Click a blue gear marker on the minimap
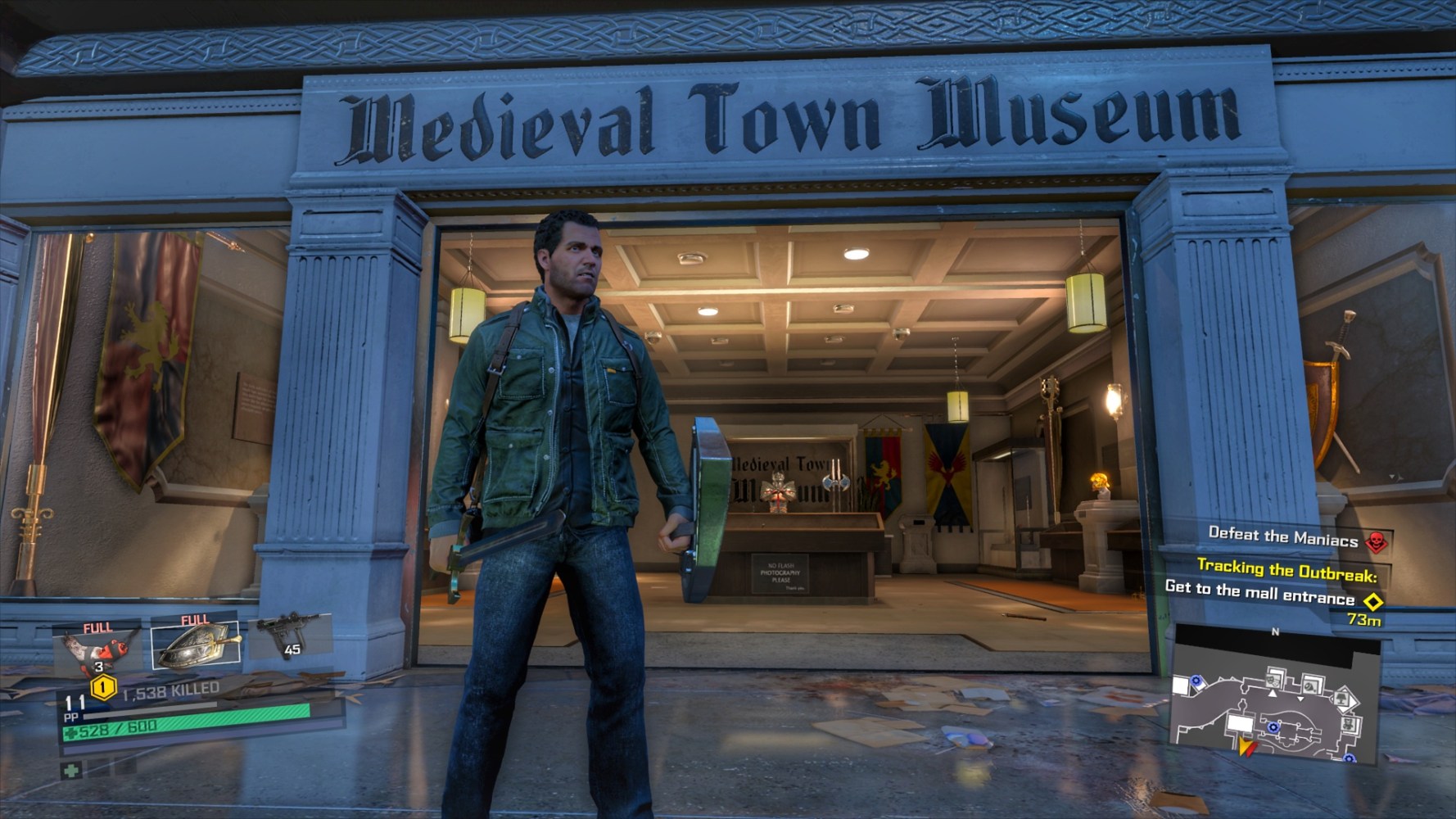This screenshot has height=819, width=1456. (1273, 727)
